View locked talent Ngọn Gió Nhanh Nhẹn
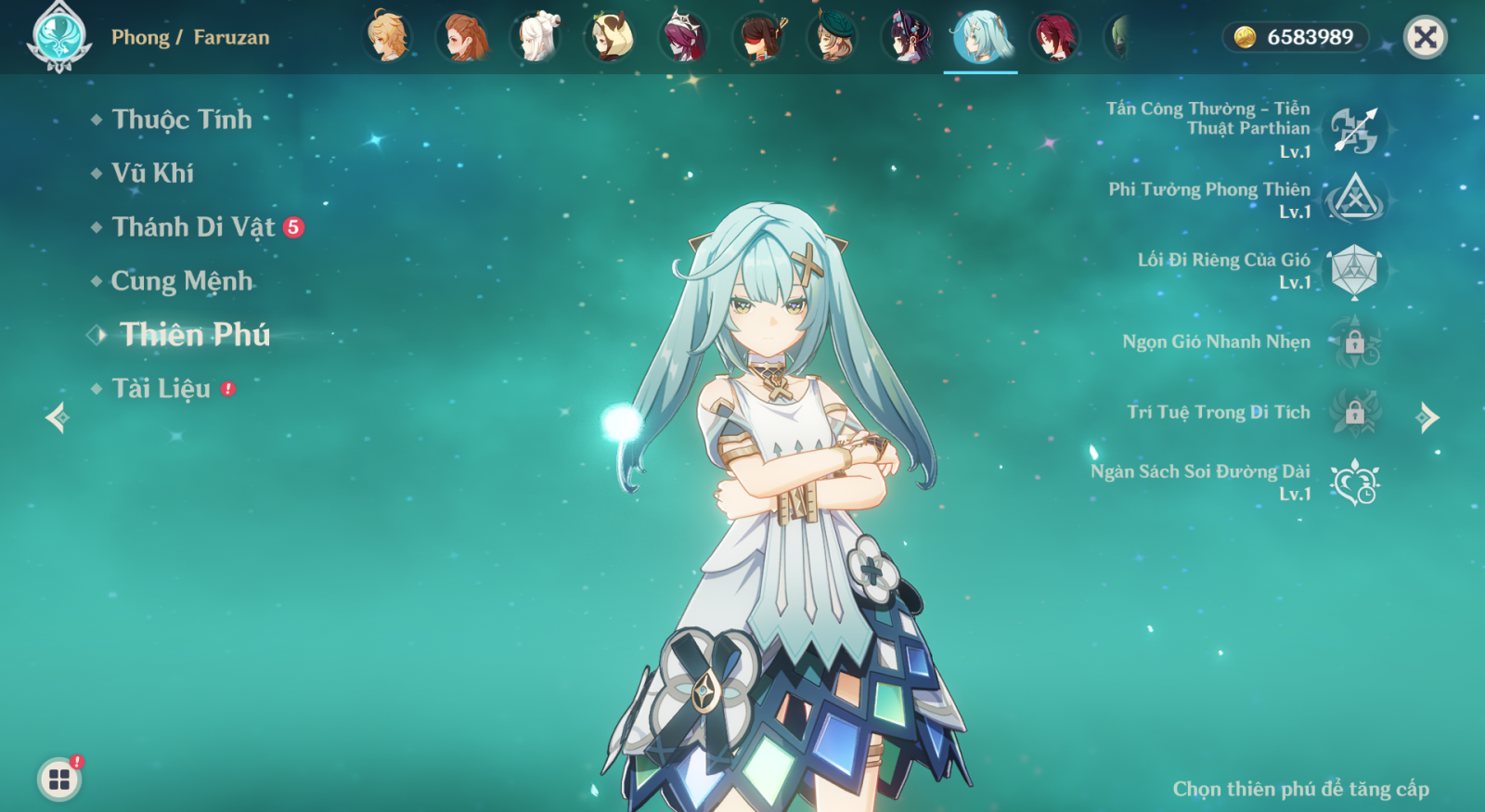The width and height of the screenshot is (1485, 812). pos(1354,342)
